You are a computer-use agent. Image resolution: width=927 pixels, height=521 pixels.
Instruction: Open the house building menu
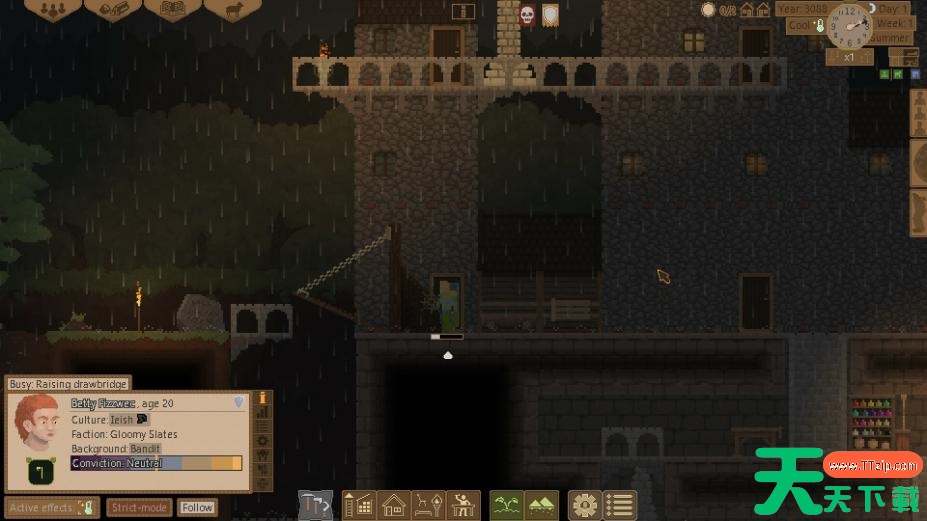tap(393, 504)
